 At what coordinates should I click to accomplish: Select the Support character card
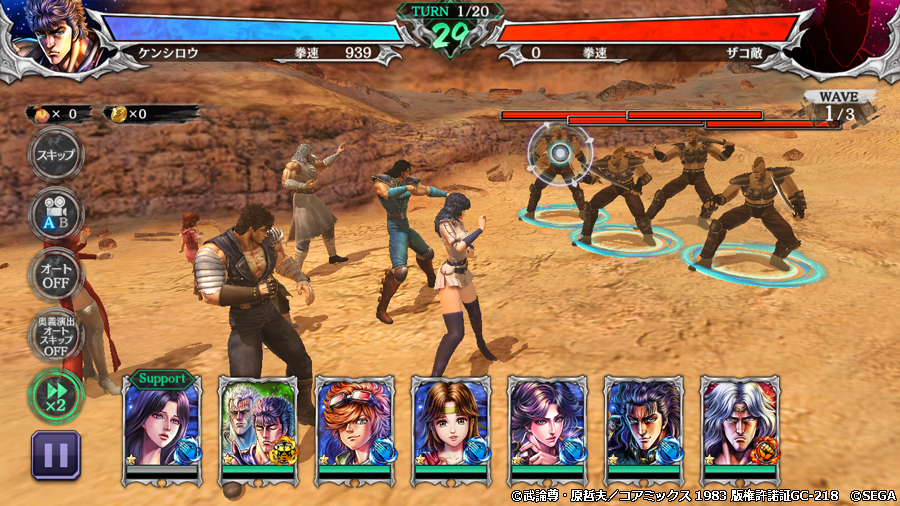(x=162, y=429)
